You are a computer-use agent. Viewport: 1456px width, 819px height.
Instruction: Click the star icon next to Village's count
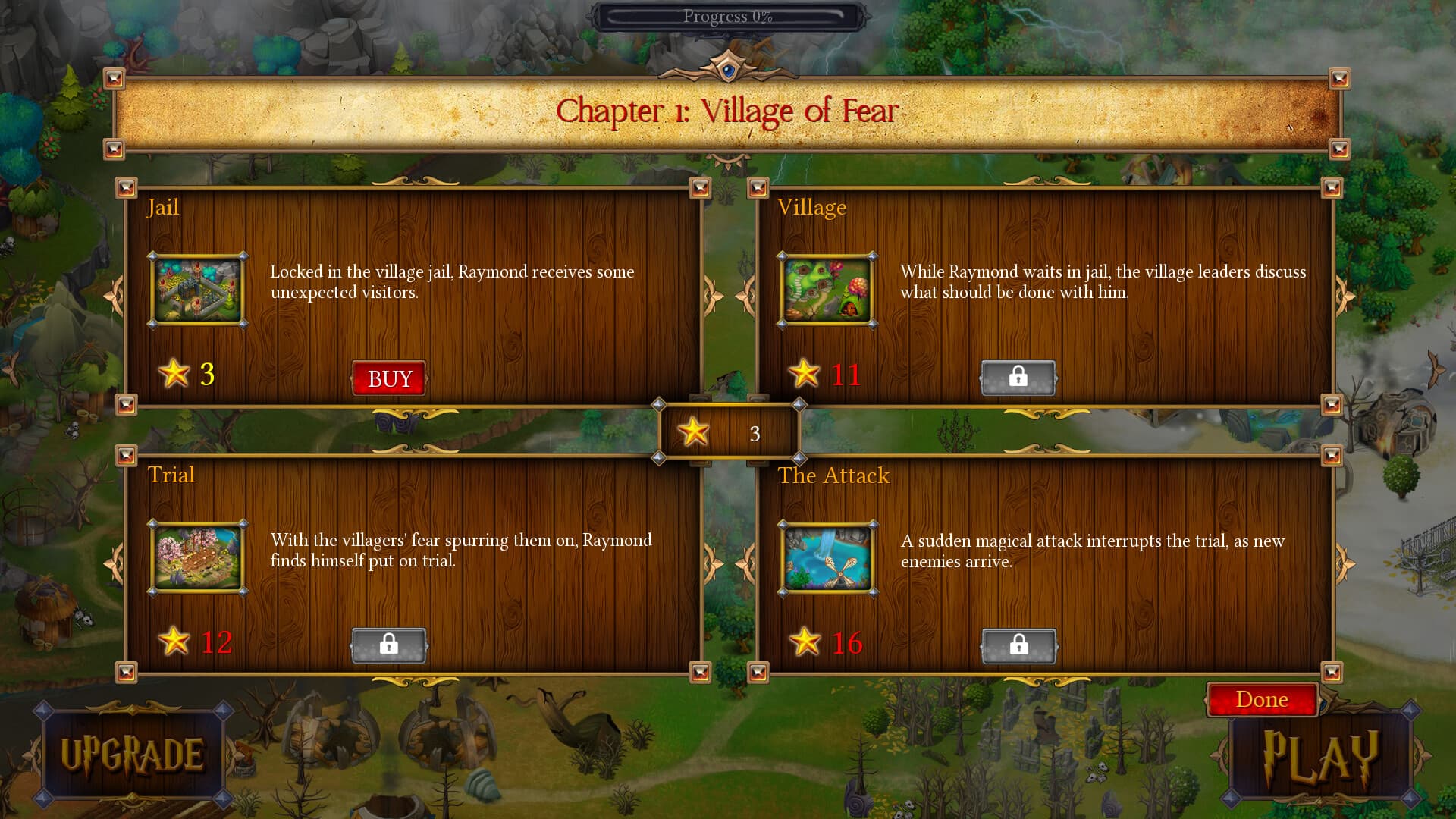coord(806,374)
